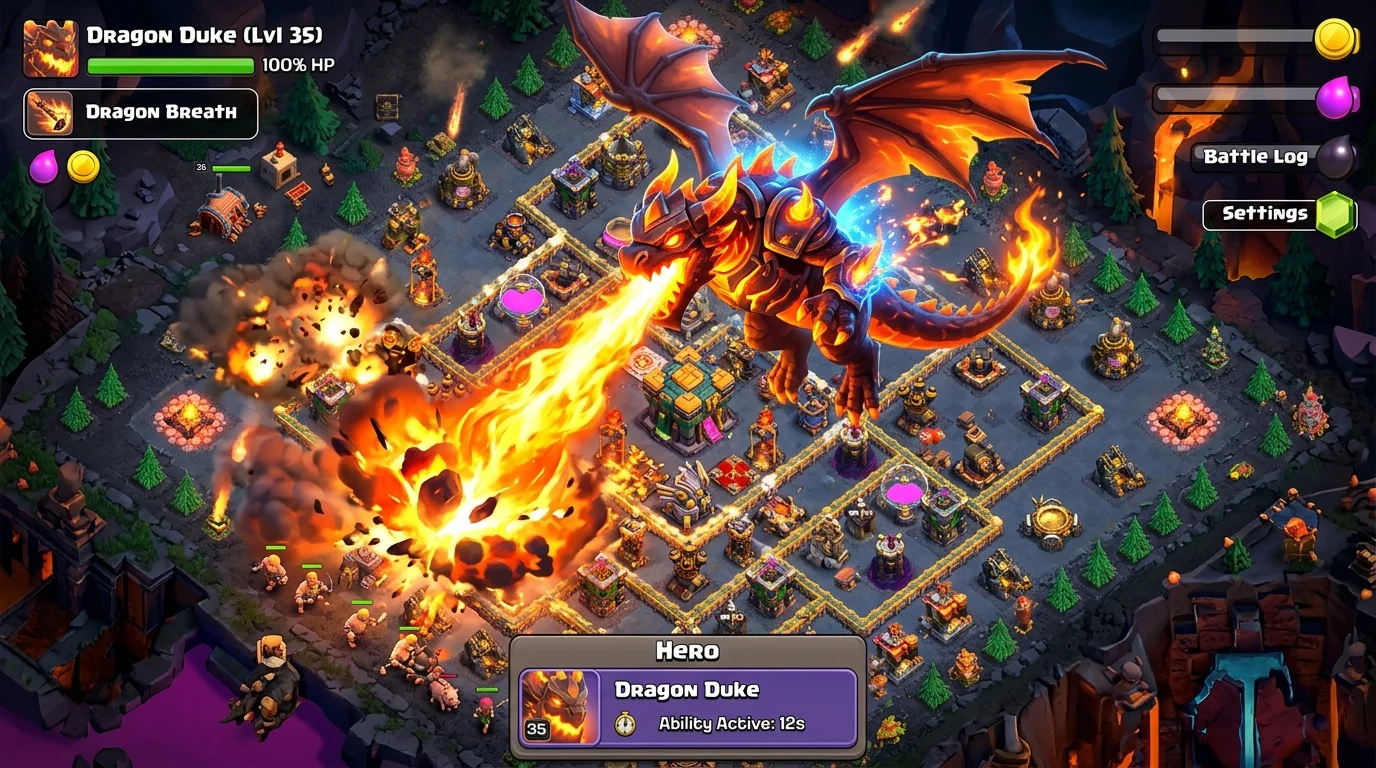Image resolution: width=1376 pixels, height=768 pixels.
Task: Select the Dragon Duke thumbnail in the Hero panel
Action: point(561,703)
